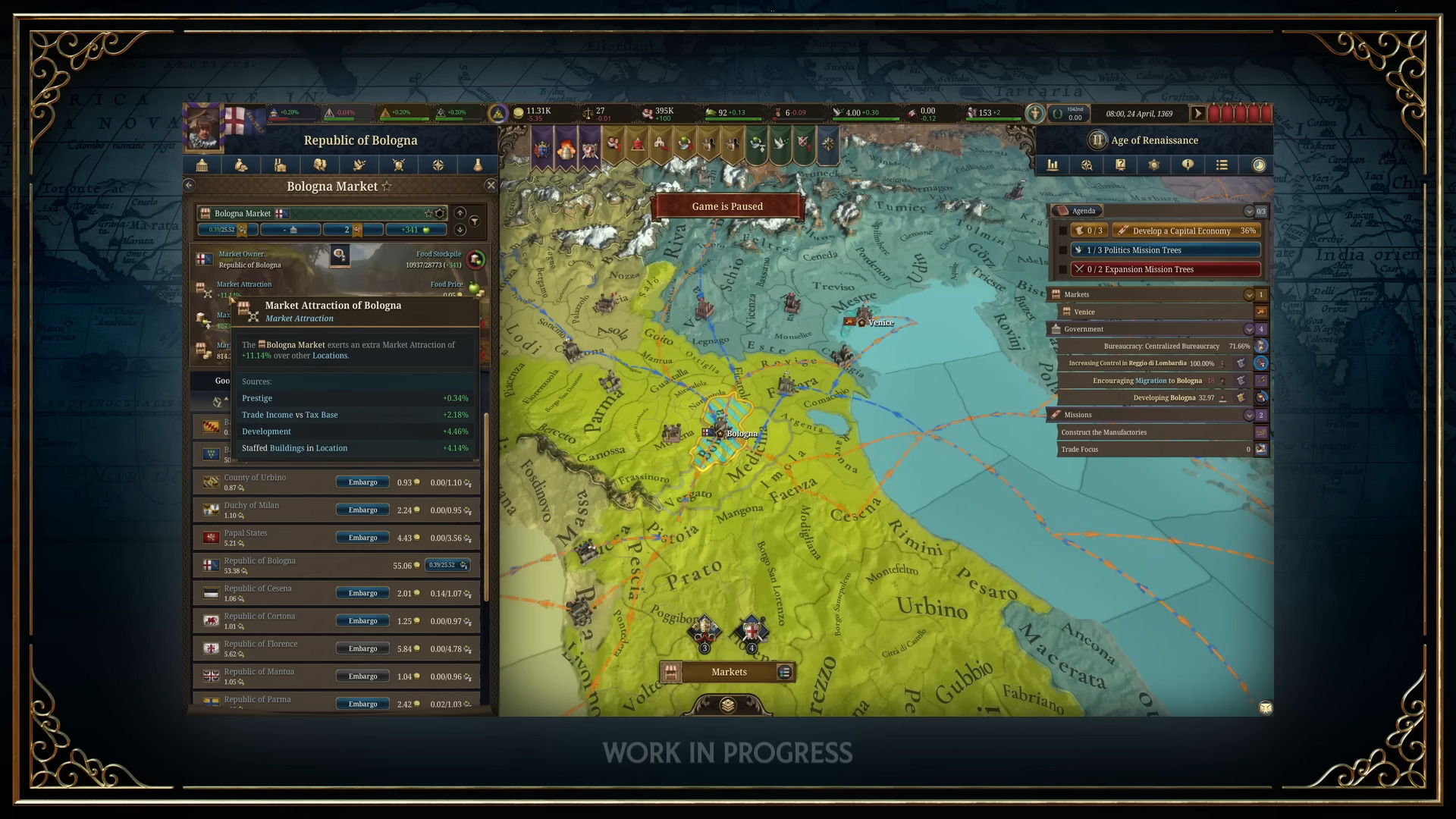Viewport: 1456px width, 819px height.
Task: Open the production buildings tab icon
Action: click(x=281, y=165)
